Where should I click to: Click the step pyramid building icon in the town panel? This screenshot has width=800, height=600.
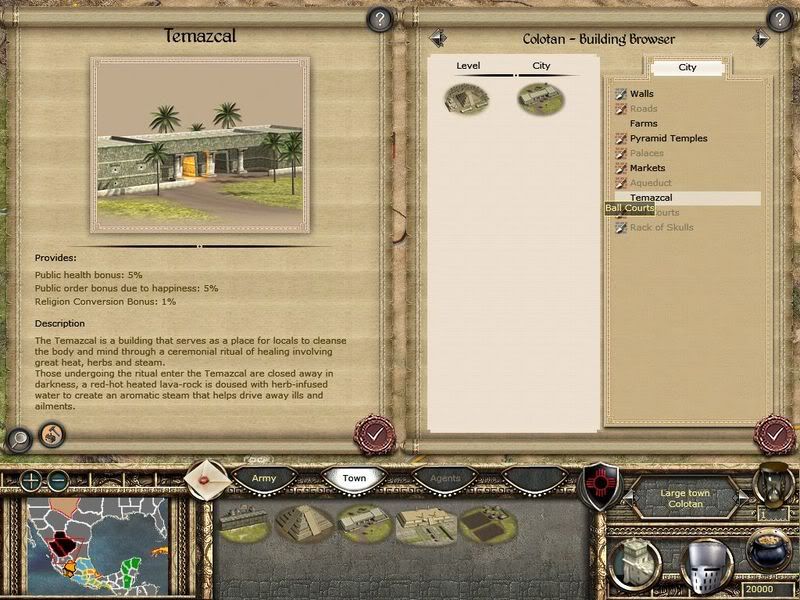(297, 521)
